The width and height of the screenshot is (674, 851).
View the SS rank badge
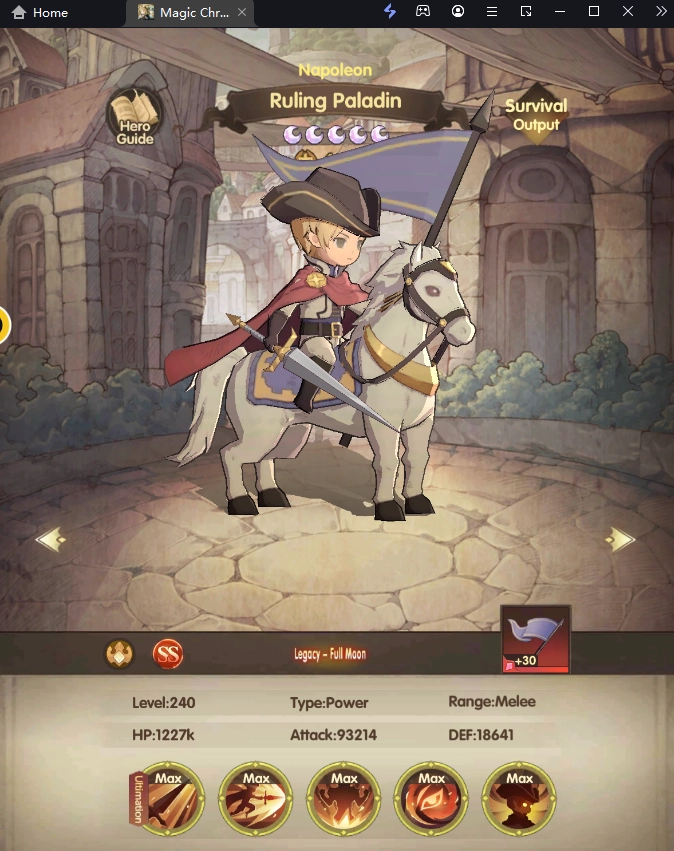(168, 654)
